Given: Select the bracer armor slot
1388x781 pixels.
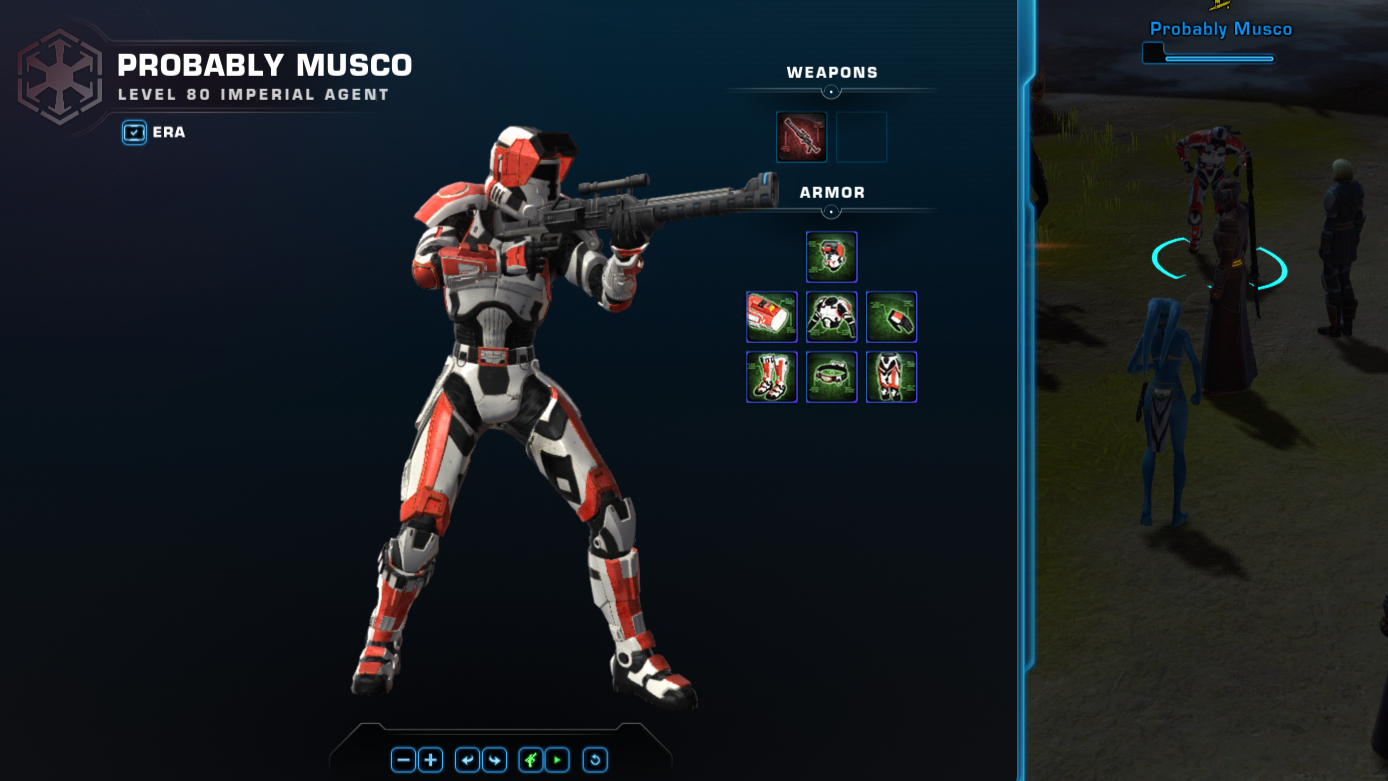Looking at the screenshot, I should click(771, 317).
